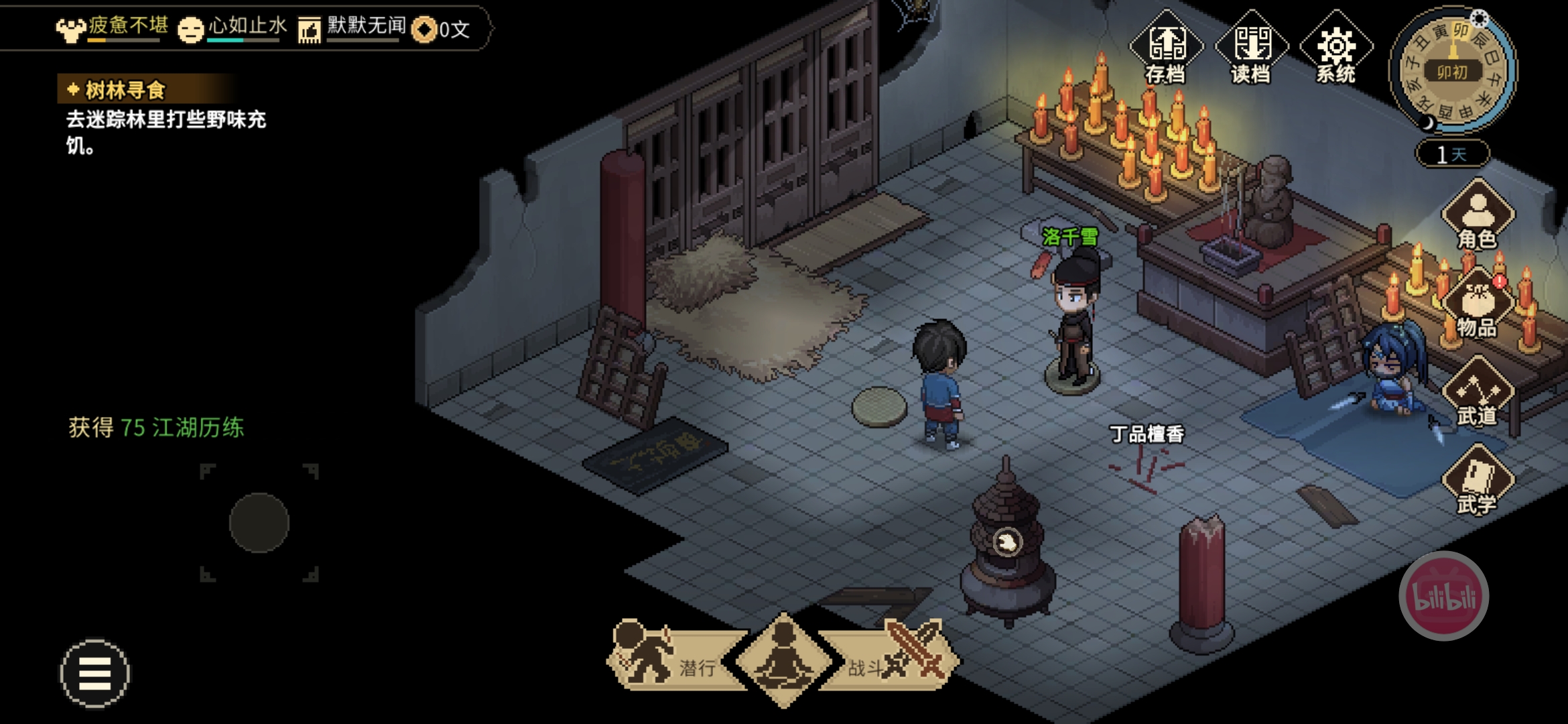Open the bilibili overlay button
The image size is (1568, 724).
click(1443, 596)
